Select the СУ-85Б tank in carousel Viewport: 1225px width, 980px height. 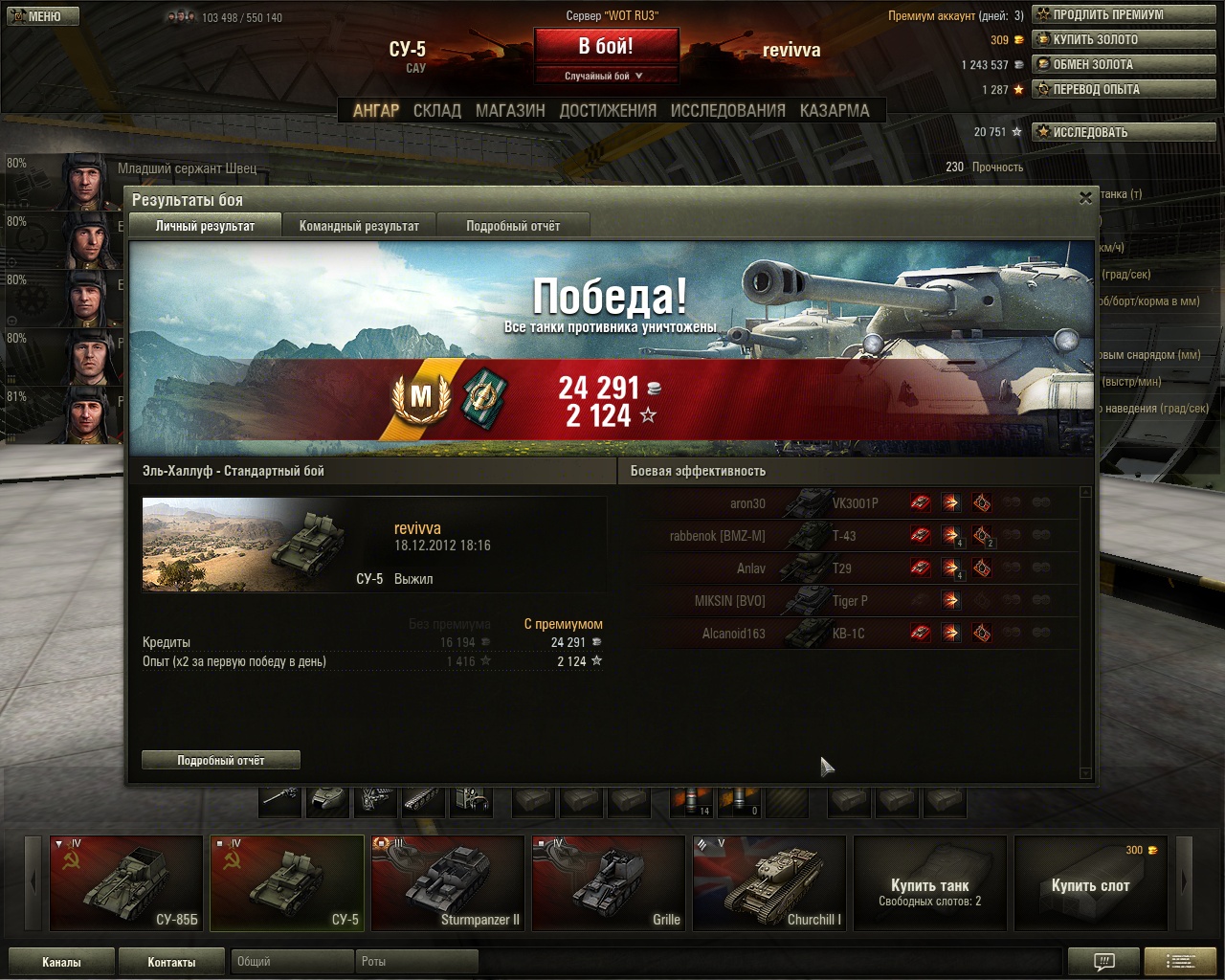tap(126, 882)
